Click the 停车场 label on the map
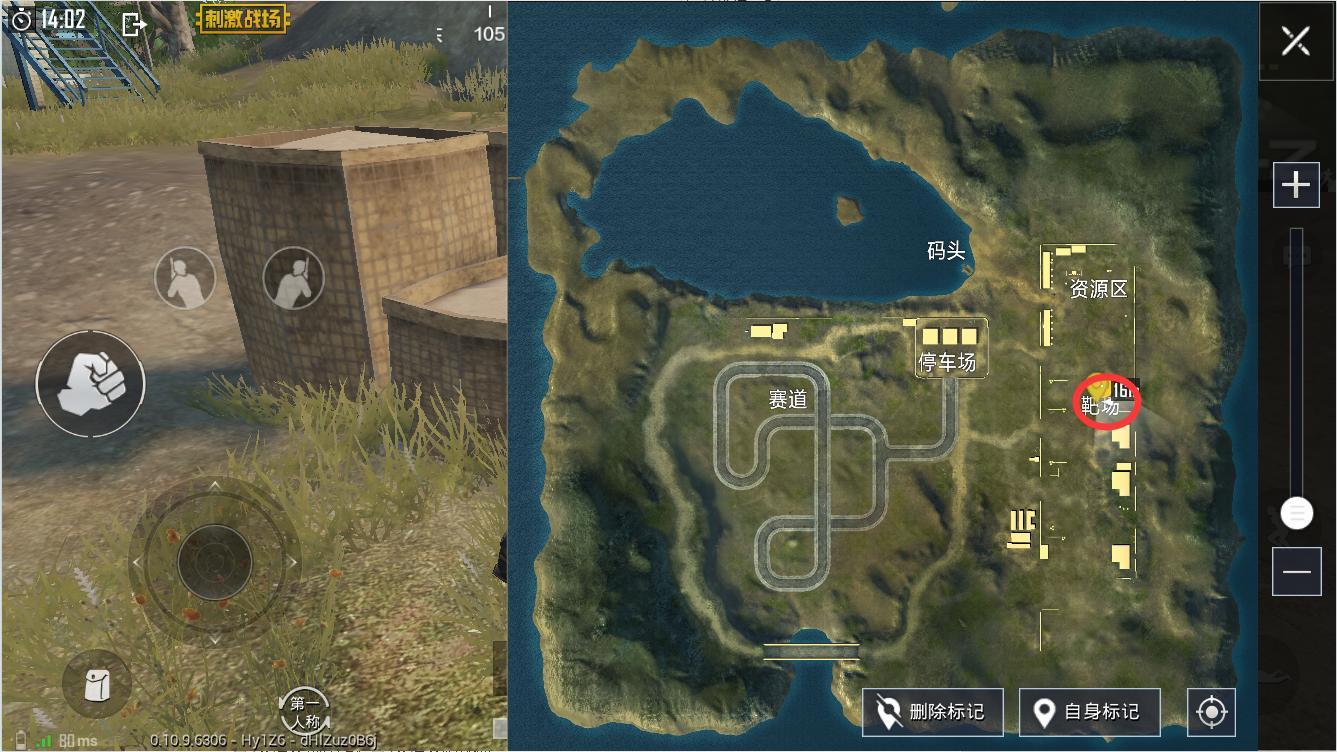Image resolution: width=1337 pixels, height=752 pixels. (x=947, y=362)
